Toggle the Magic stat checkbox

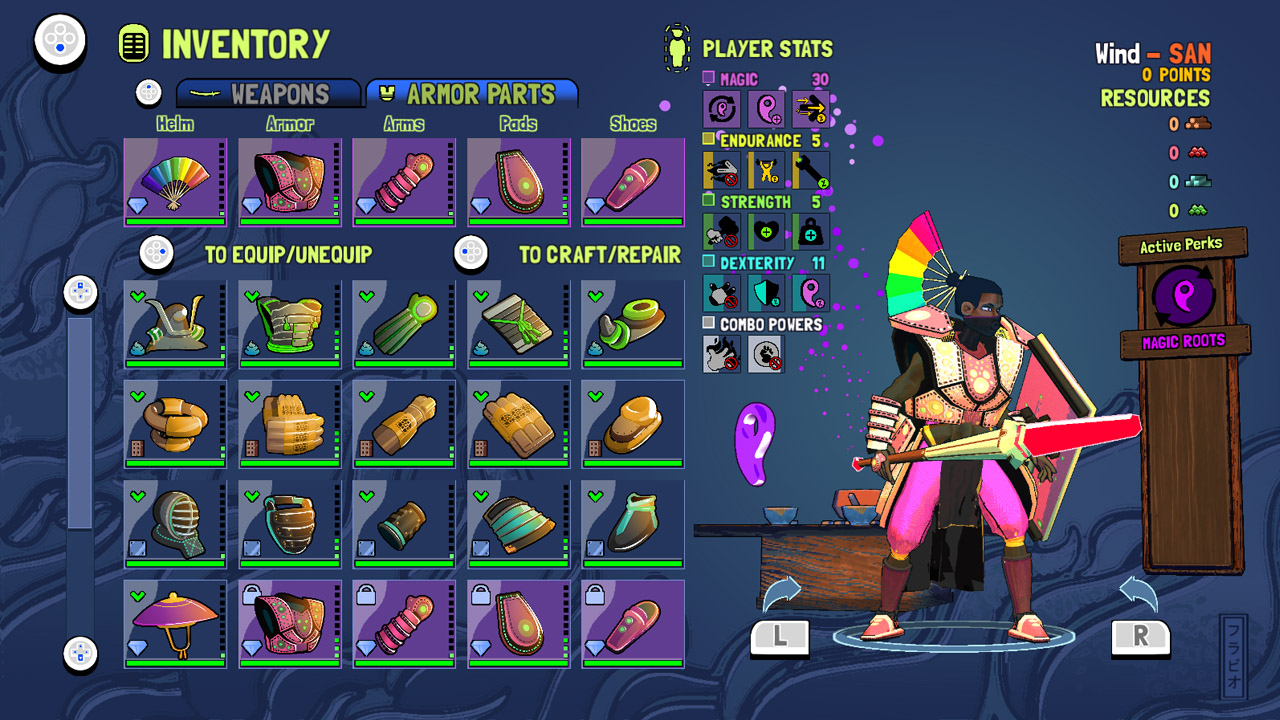[708, 77]
